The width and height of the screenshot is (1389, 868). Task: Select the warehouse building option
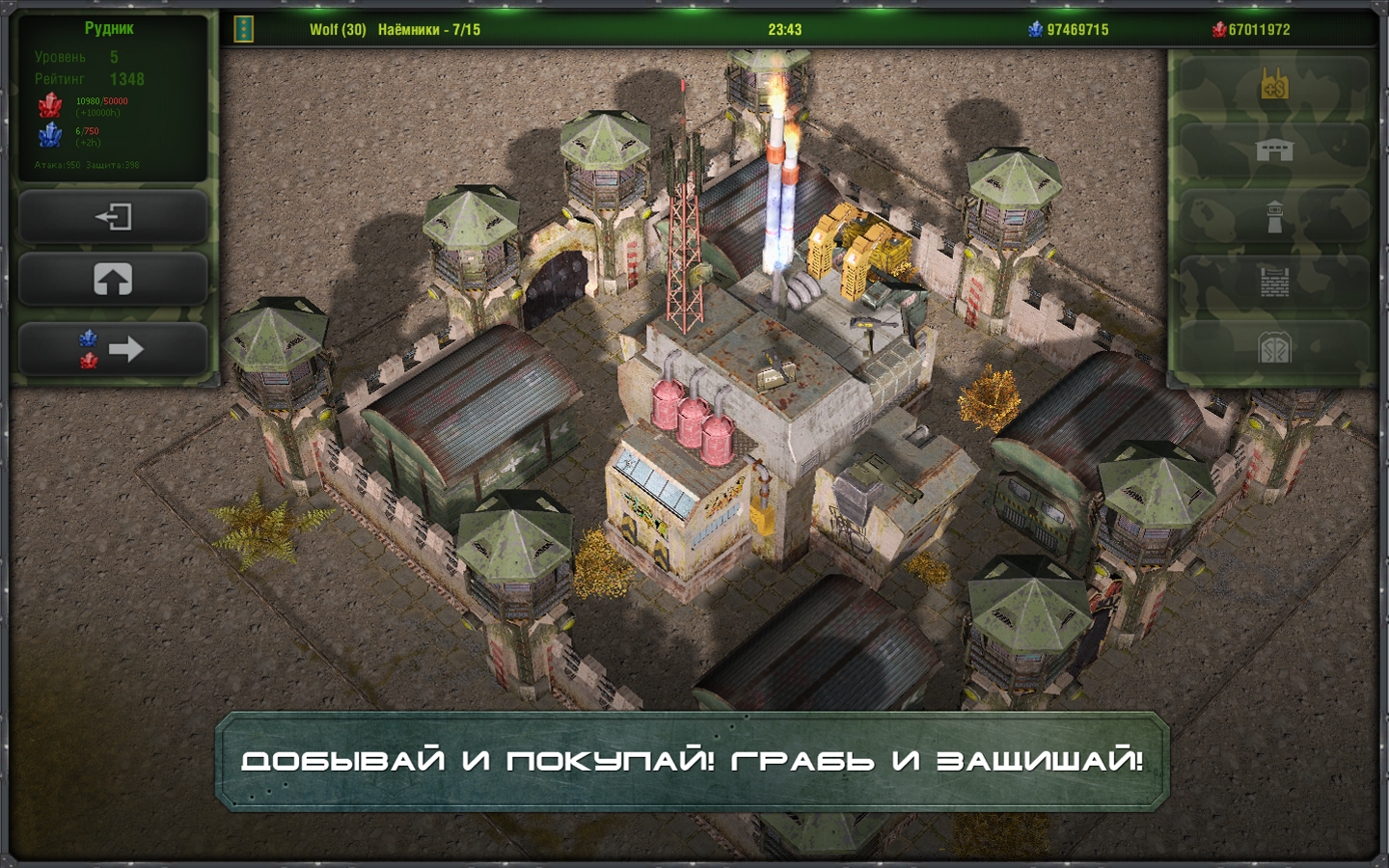(x=1274, y=150)
